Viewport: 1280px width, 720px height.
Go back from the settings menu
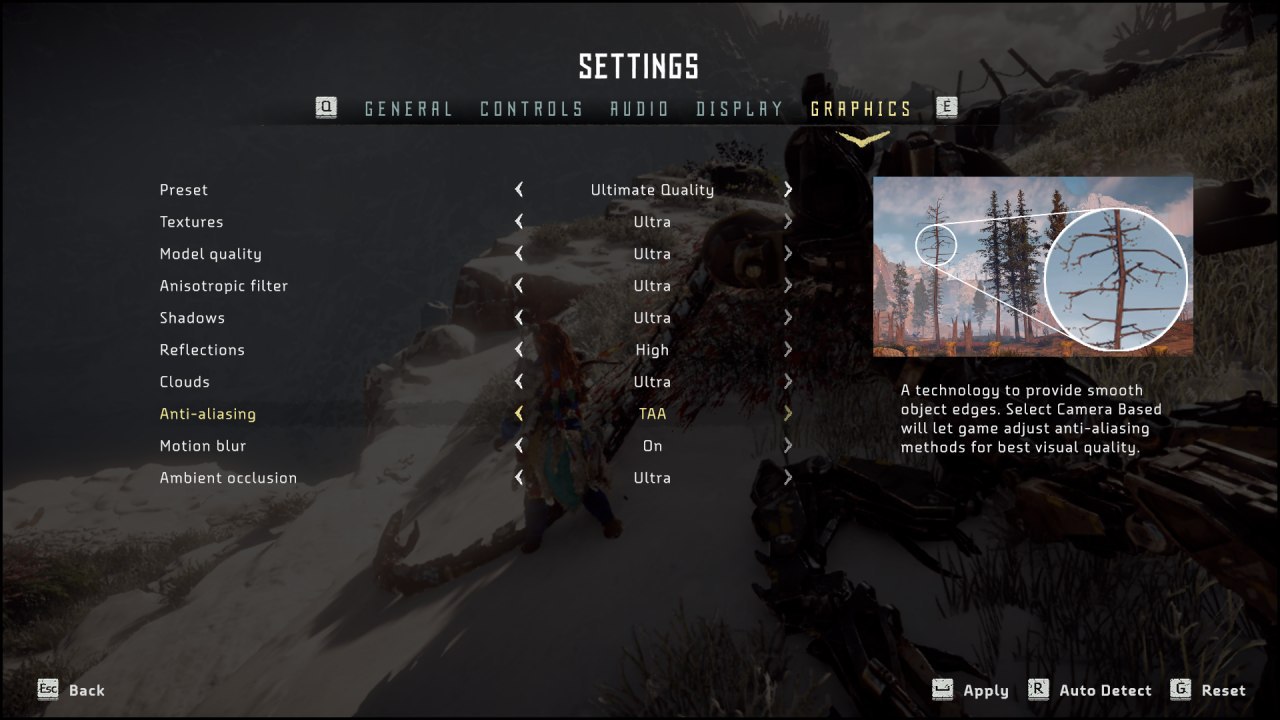(86, 690)
